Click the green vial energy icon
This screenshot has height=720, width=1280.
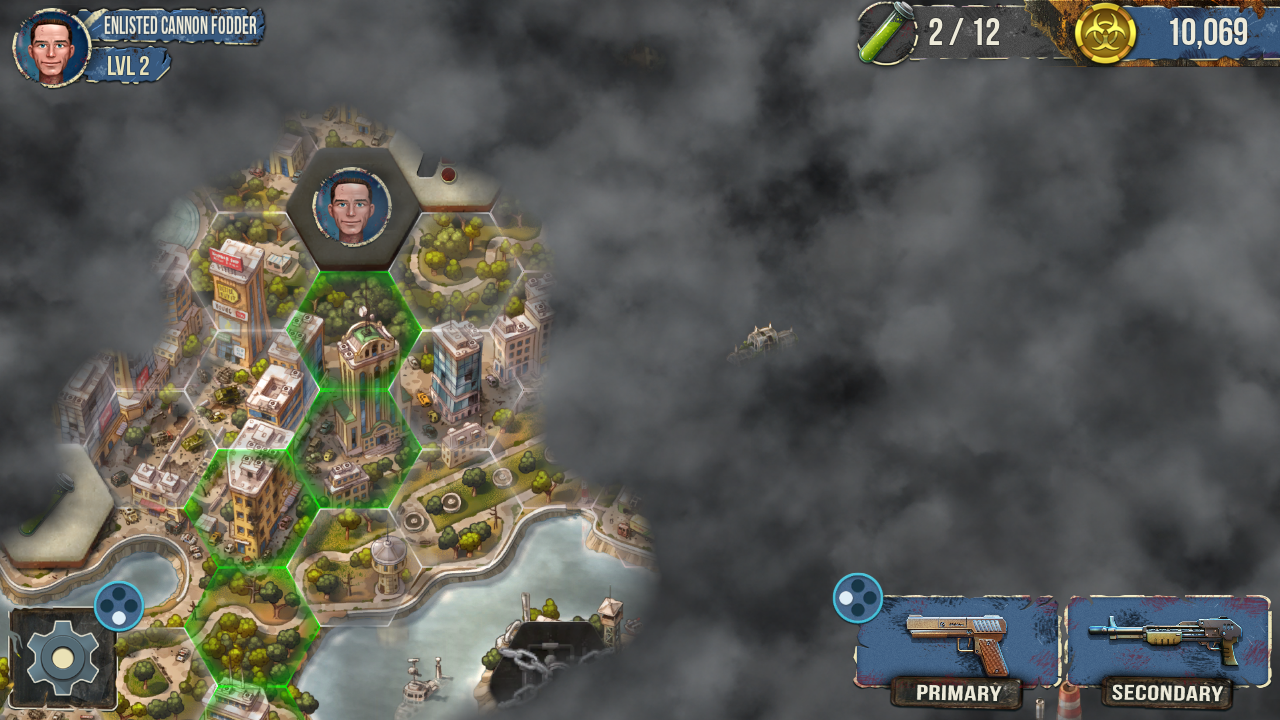(886, 33)
